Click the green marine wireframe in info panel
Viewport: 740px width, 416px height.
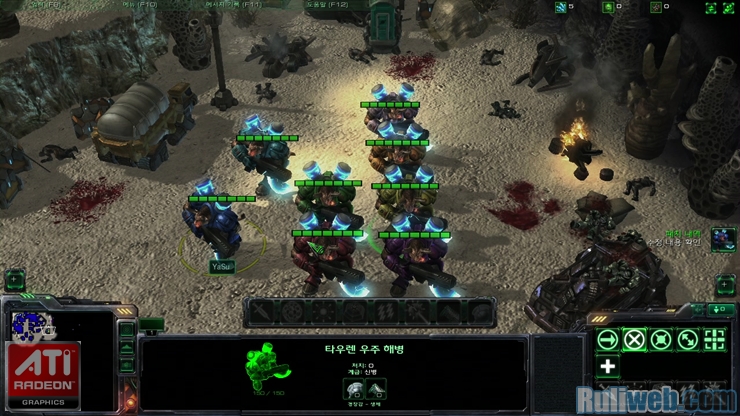[x=268, y=368]
